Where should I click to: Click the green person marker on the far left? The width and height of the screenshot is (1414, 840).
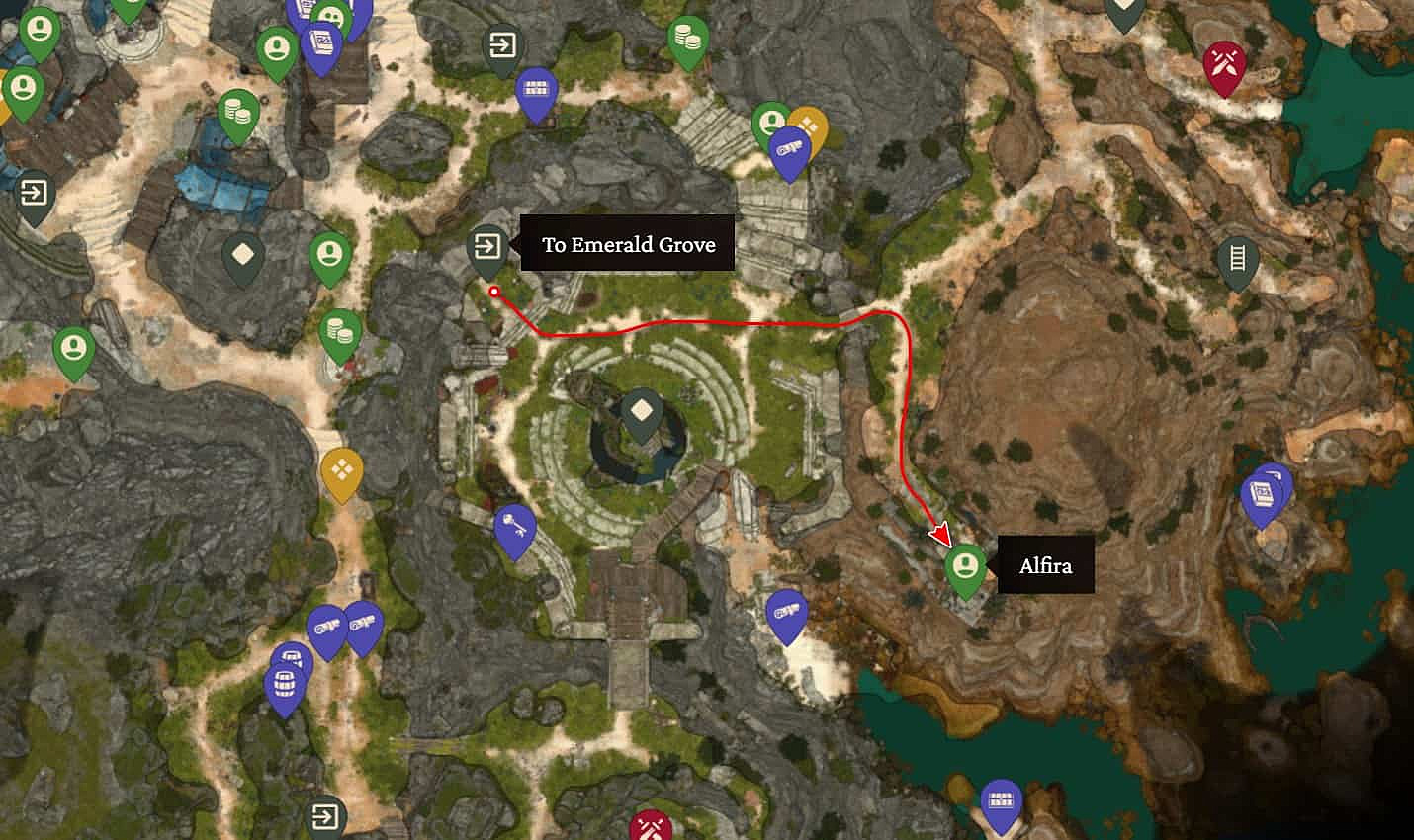[71, 349]
